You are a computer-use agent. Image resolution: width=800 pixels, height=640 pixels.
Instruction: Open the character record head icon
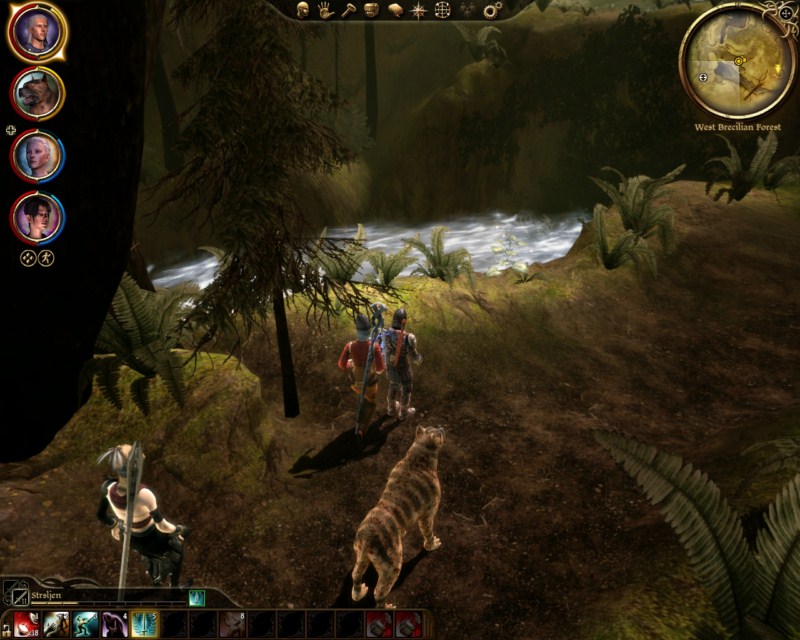302,10
